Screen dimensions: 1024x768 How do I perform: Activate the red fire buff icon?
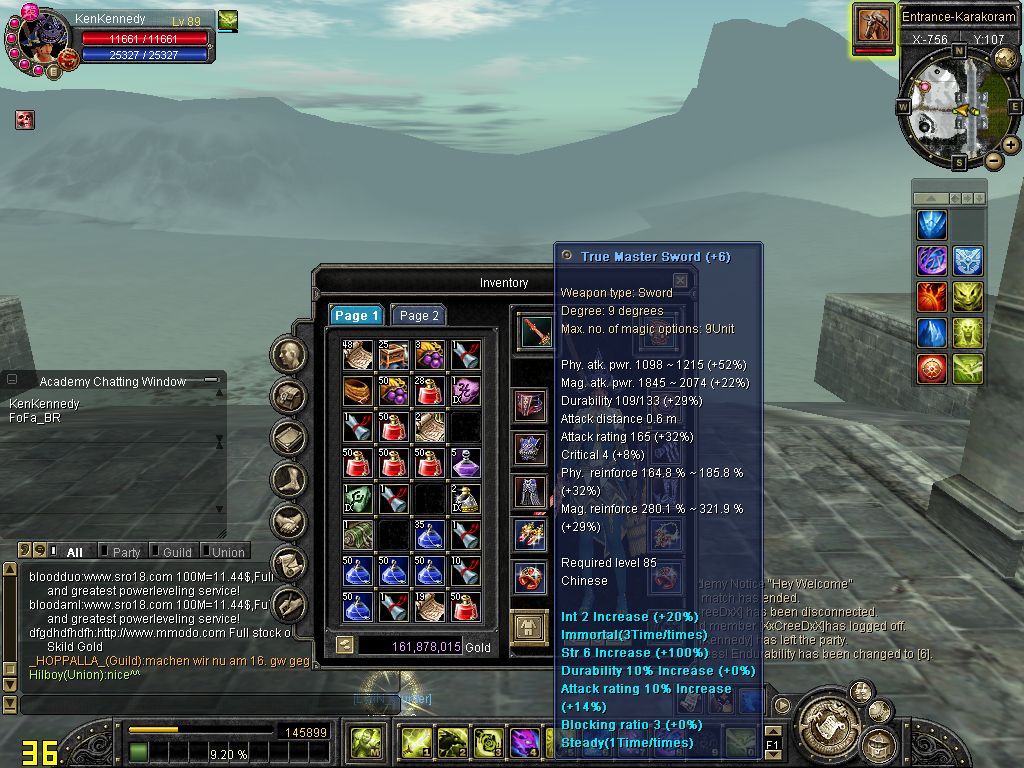tap(932, 297)
